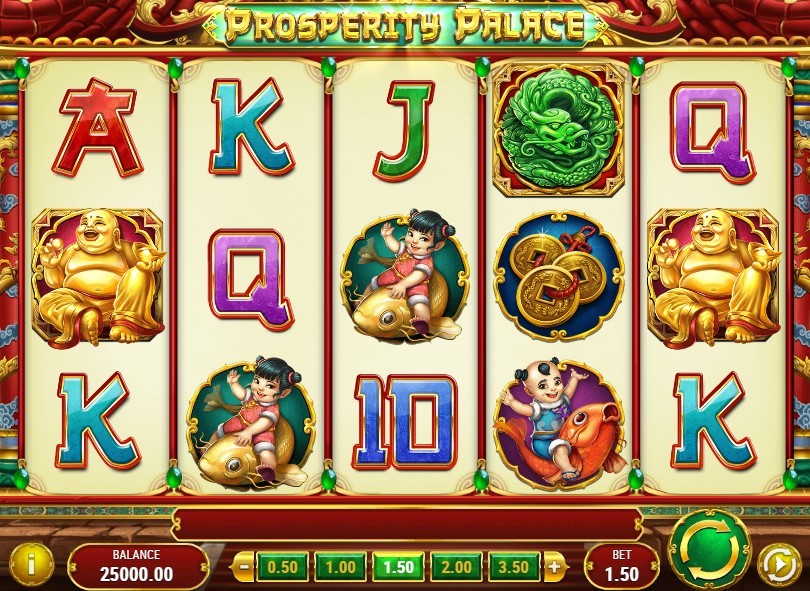Open the game info paytable

point(33,565)
